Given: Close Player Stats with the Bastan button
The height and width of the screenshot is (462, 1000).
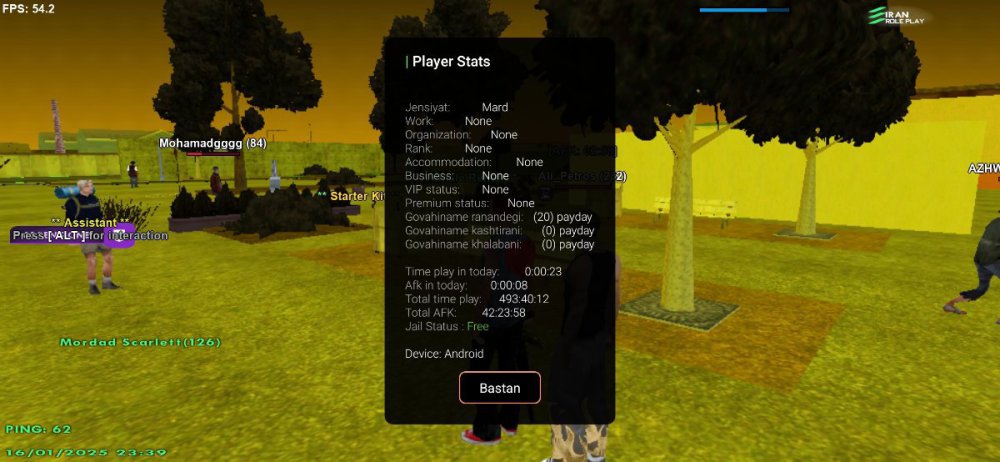Looking at the screenshot, I should [500, 388].
